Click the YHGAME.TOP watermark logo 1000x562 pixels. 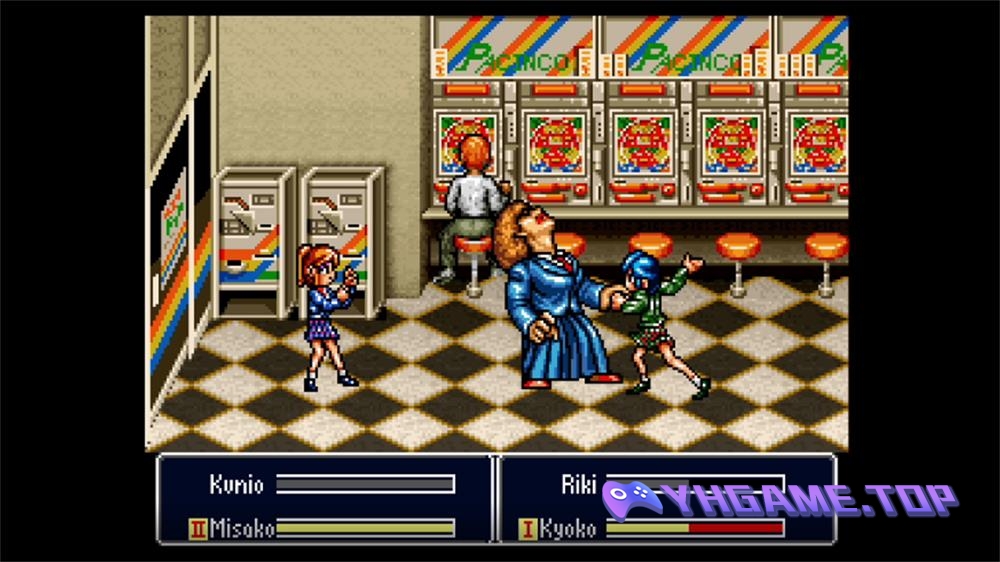(790, 500)
